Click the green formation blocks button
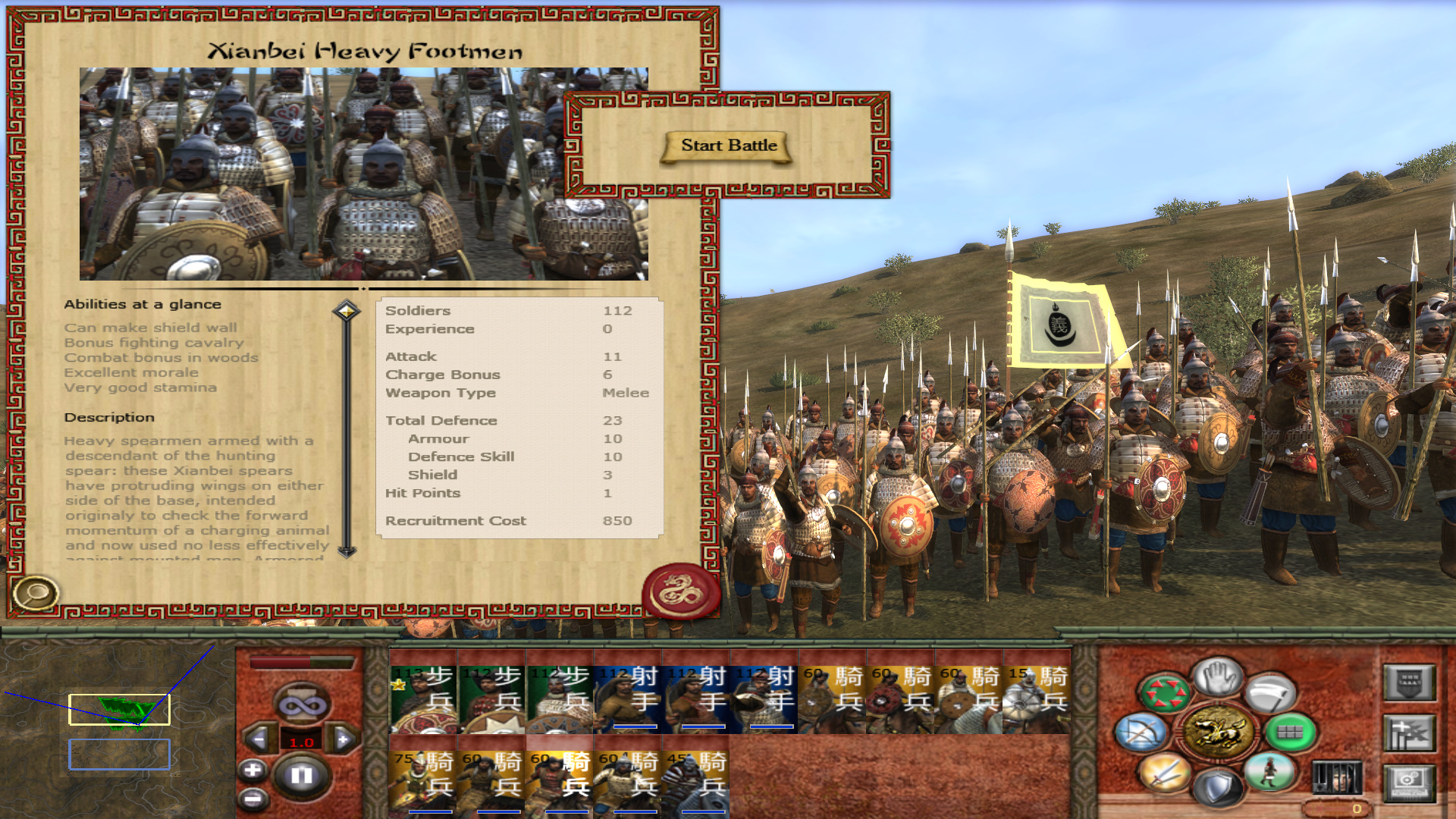 pyautogui.click(x=1289, y=733)
